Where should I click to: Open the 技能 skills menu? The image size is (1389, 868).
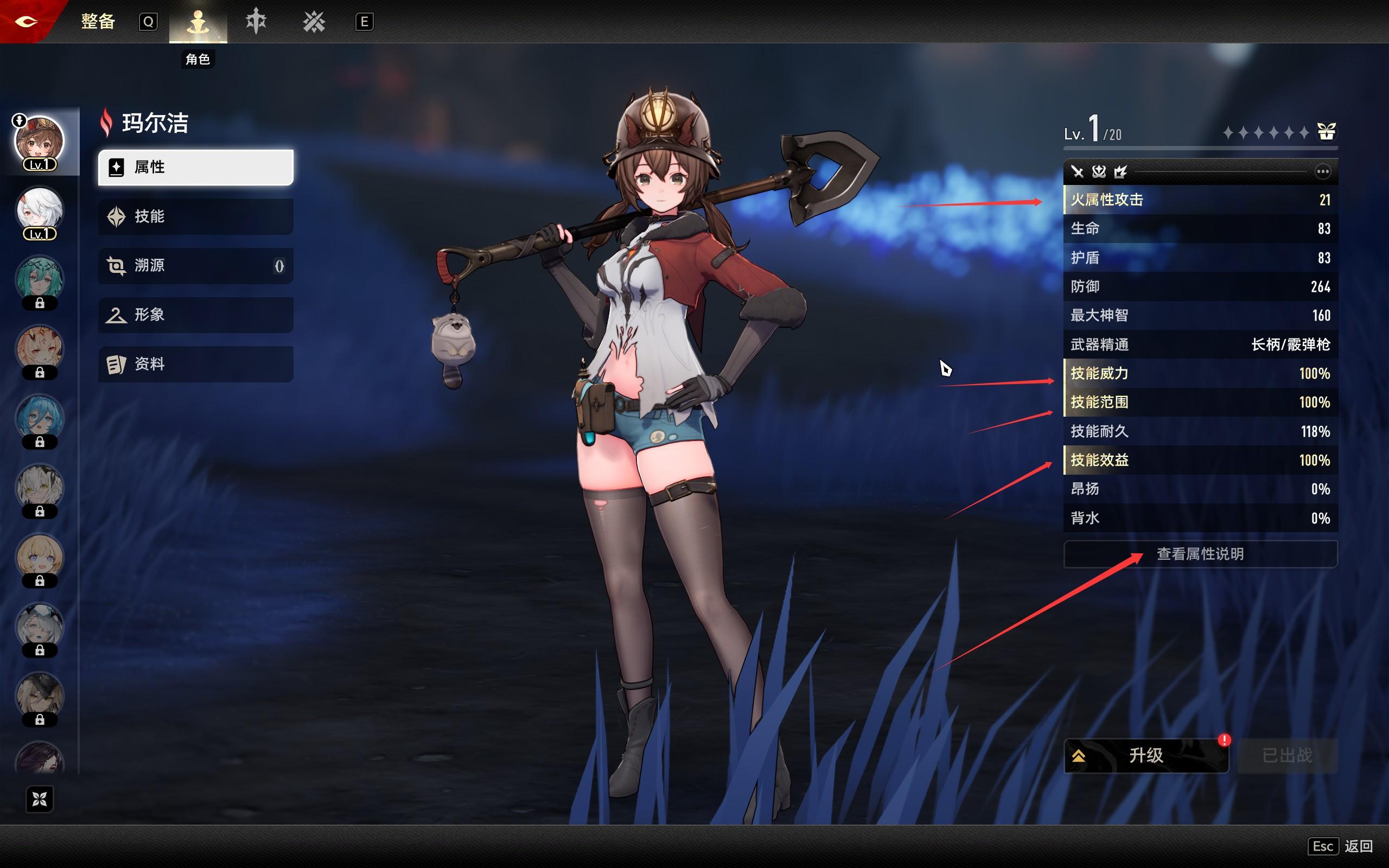click(x=196, y=216)
